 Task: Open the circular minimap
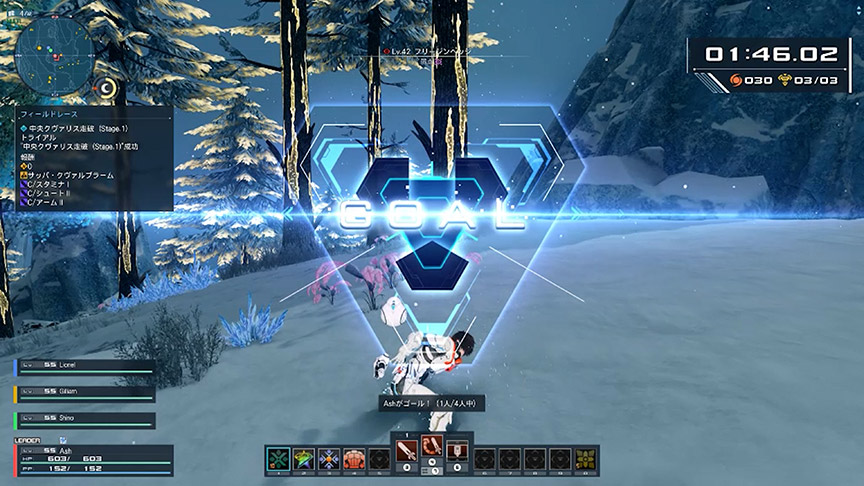(x=57, y=49)
